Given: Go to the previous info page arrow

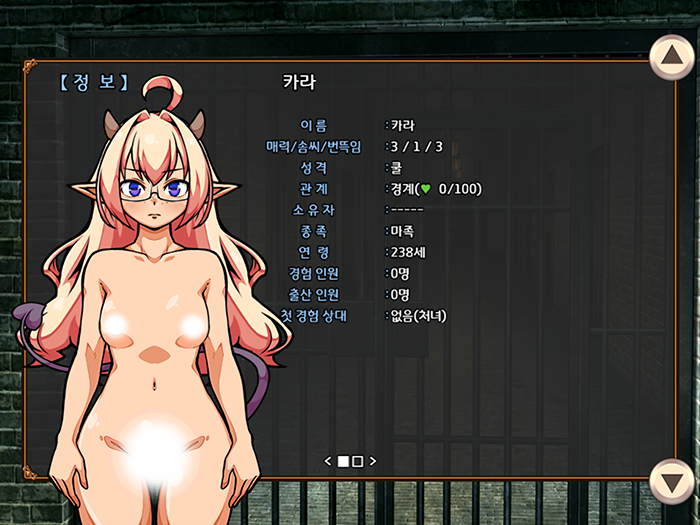Looking at the screenshot, I should tap(328, 461).
